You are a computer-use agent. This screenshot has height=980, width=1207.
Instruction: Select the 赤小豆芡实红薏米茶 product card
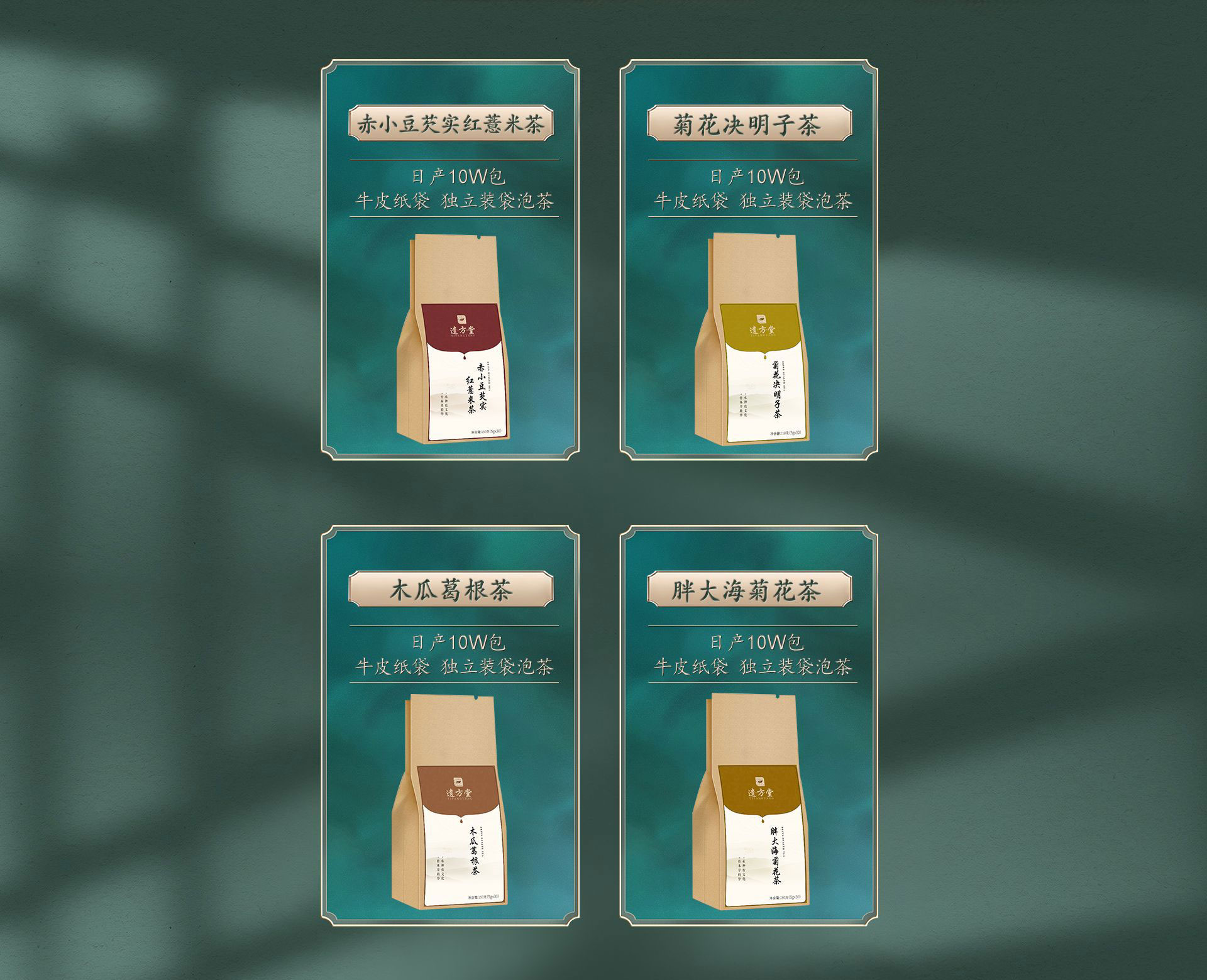click(450, 260)
